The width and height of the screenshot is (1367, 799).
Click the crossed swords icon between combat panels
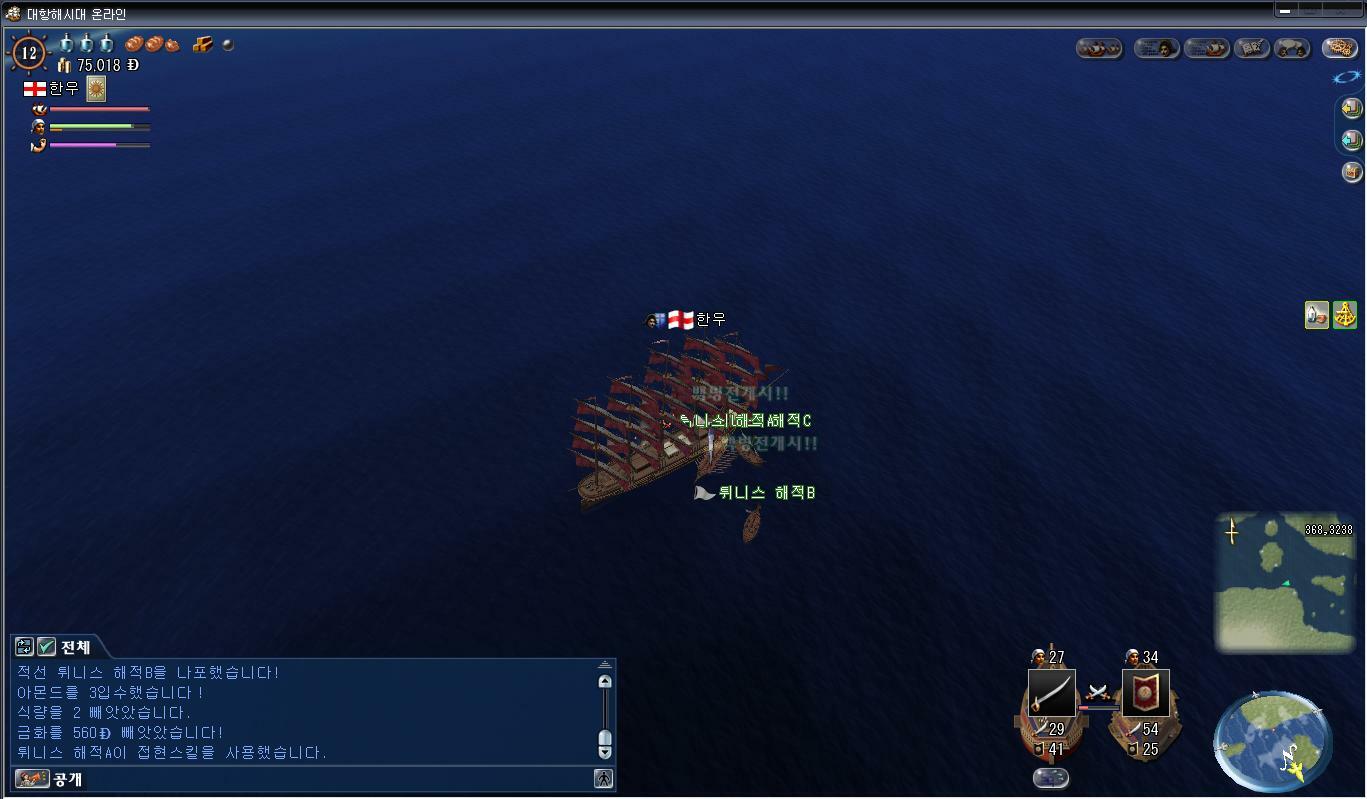[x=1097, y=692]
